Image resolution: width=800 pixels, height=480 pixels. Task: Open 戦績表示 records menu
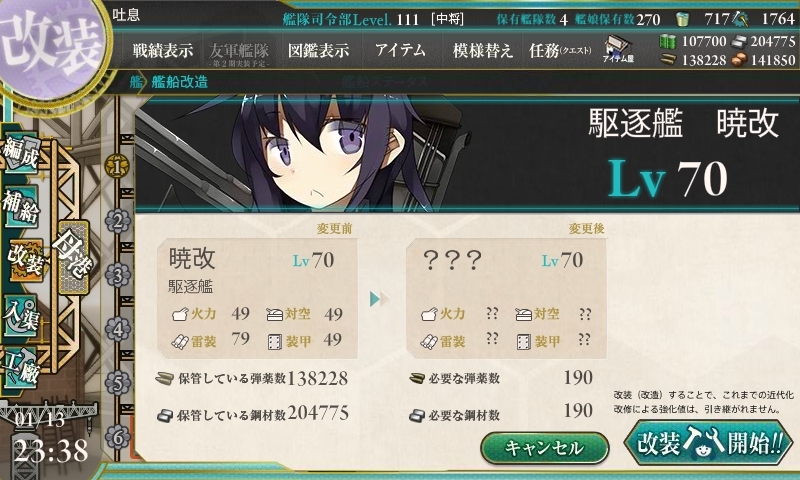pos(163,49)
